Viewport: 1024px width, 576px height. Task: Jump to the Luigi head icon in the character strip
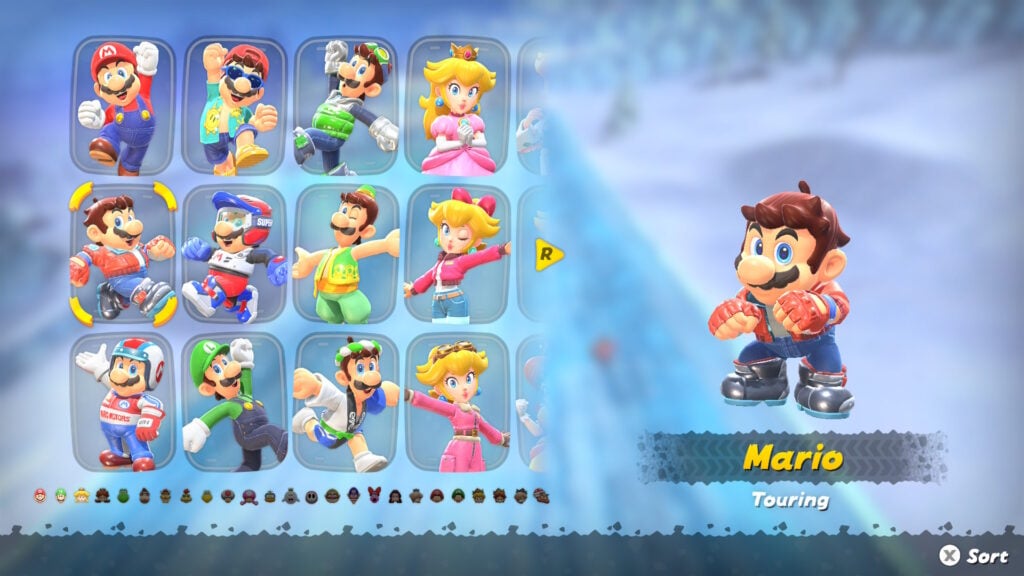click(61, 495)
